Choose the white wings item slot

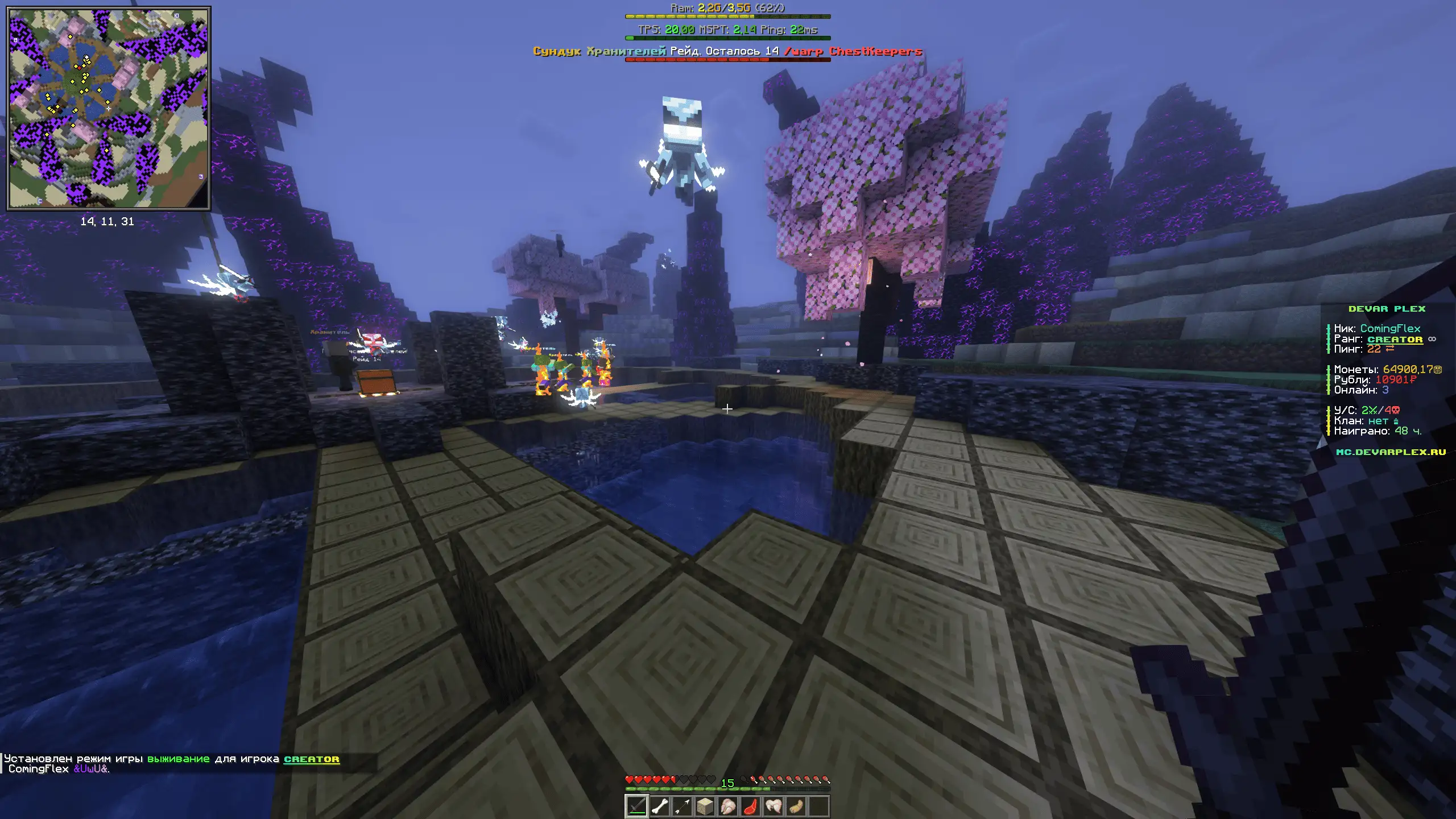pos(773,806)
